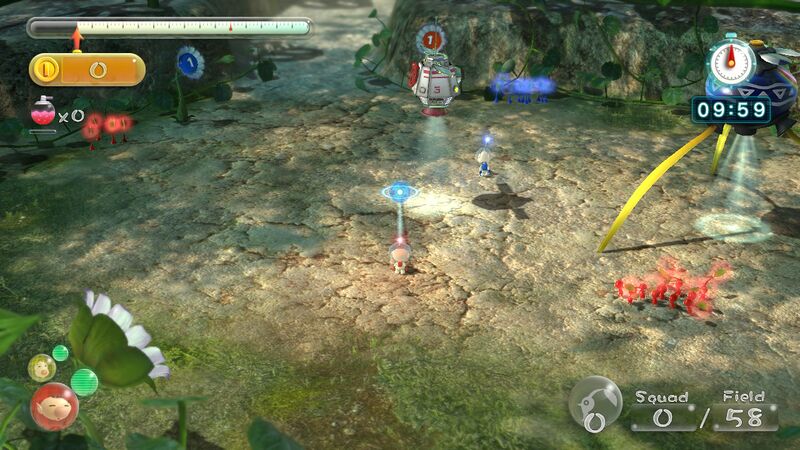Switch to the Louie leader portrait
The image size is (800, 450).
coord(42,368)
